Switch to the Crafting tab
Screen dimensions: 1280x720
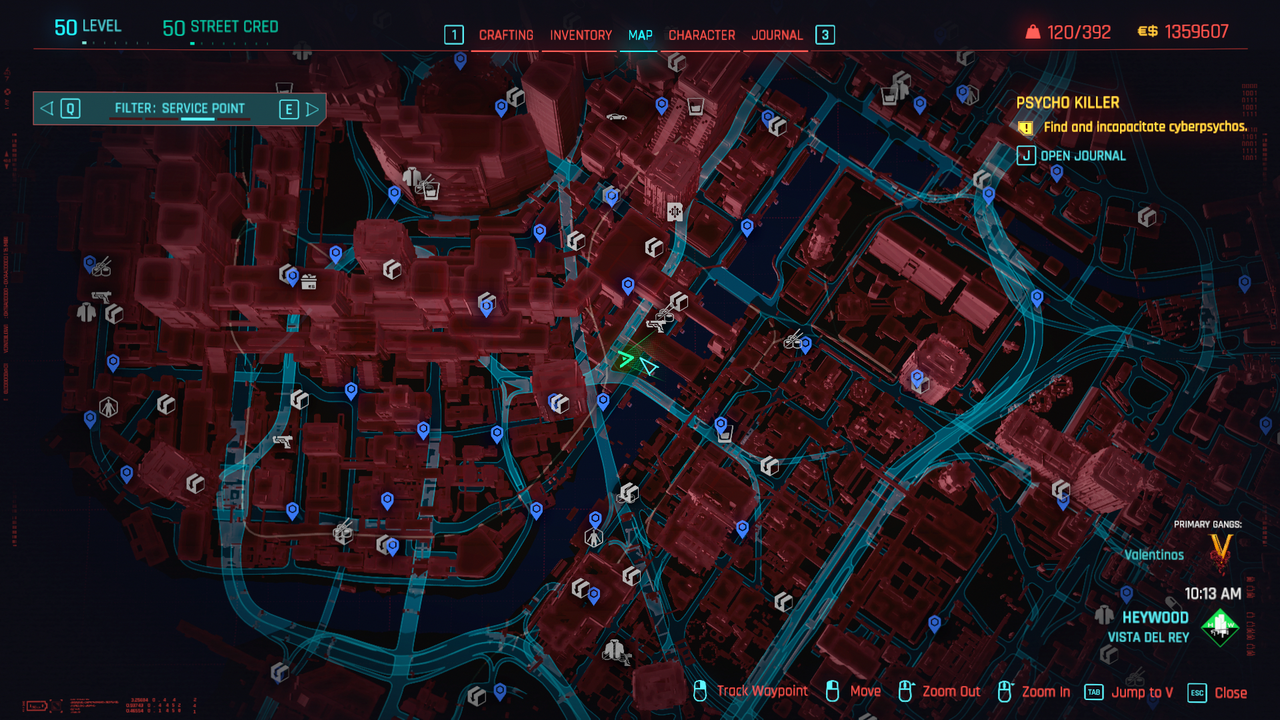pos(506,35)
